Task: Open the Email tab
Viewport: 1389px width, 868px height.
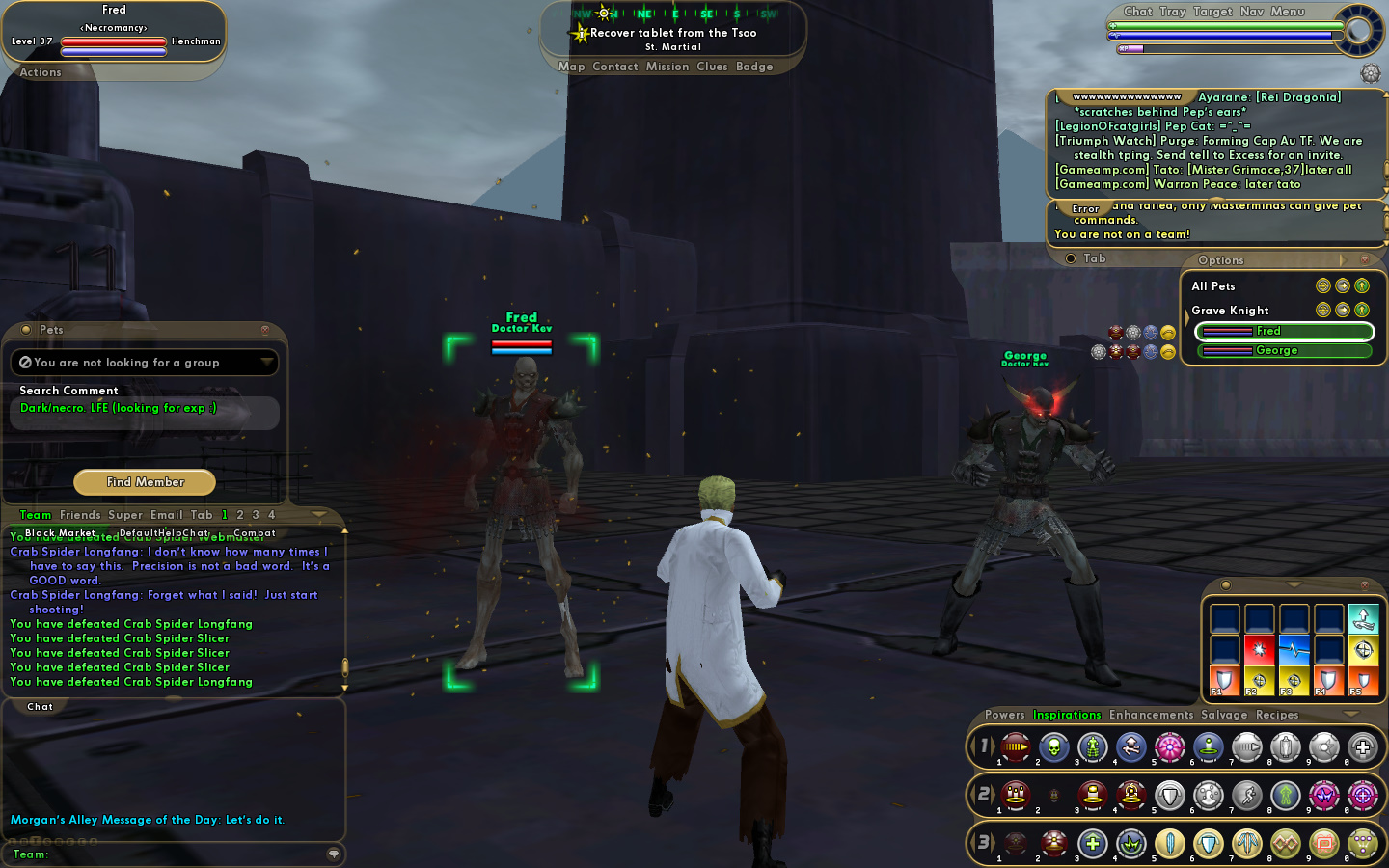Action: click(x=166, y=515)
